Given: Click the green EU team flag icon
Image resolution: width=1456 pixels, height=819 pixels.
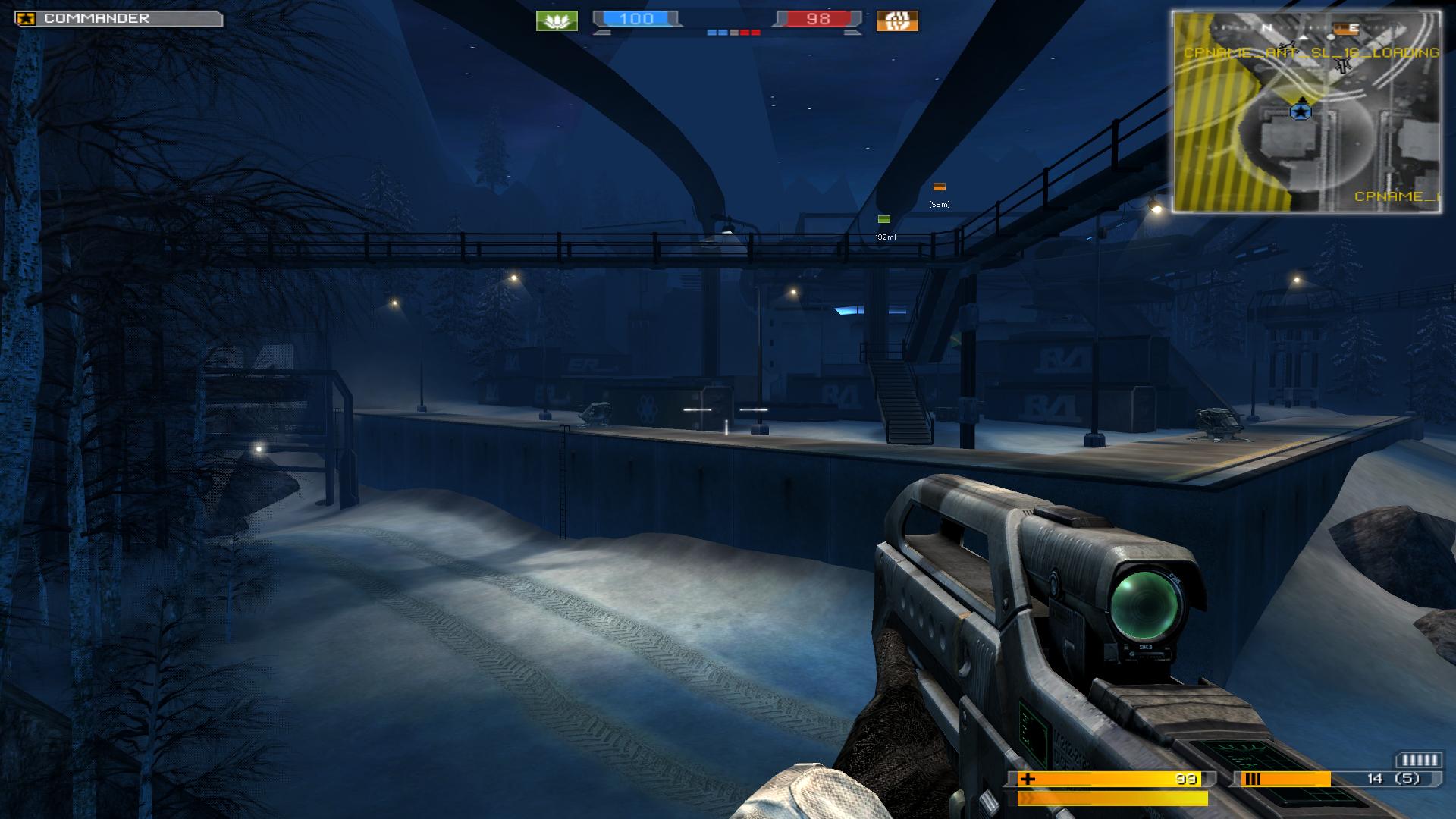Looking at the screenshot, I should pos(557,20).
